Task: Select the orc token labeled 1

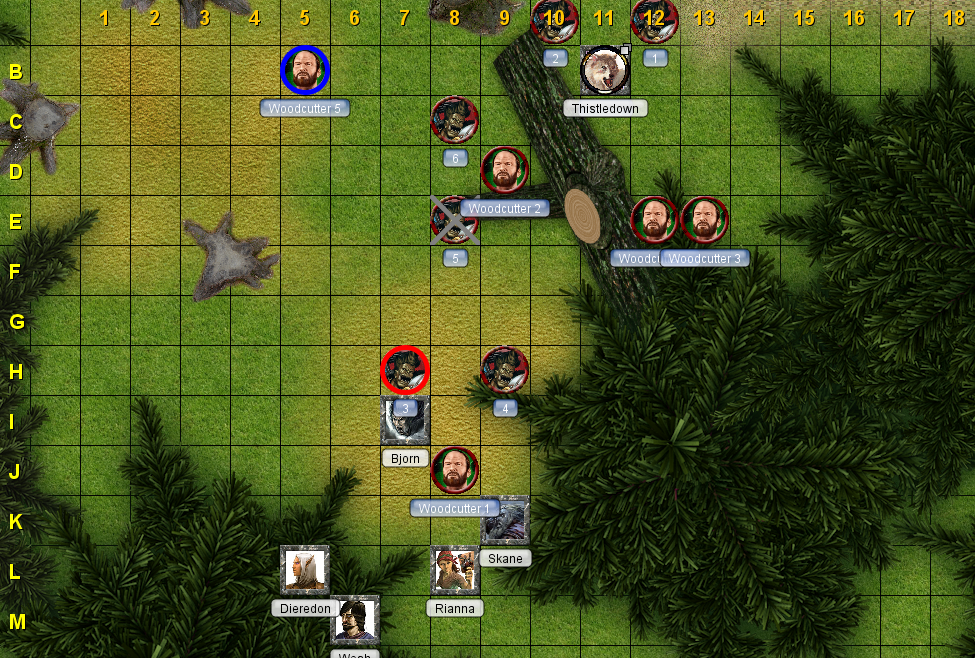Action: coord(655,20)
